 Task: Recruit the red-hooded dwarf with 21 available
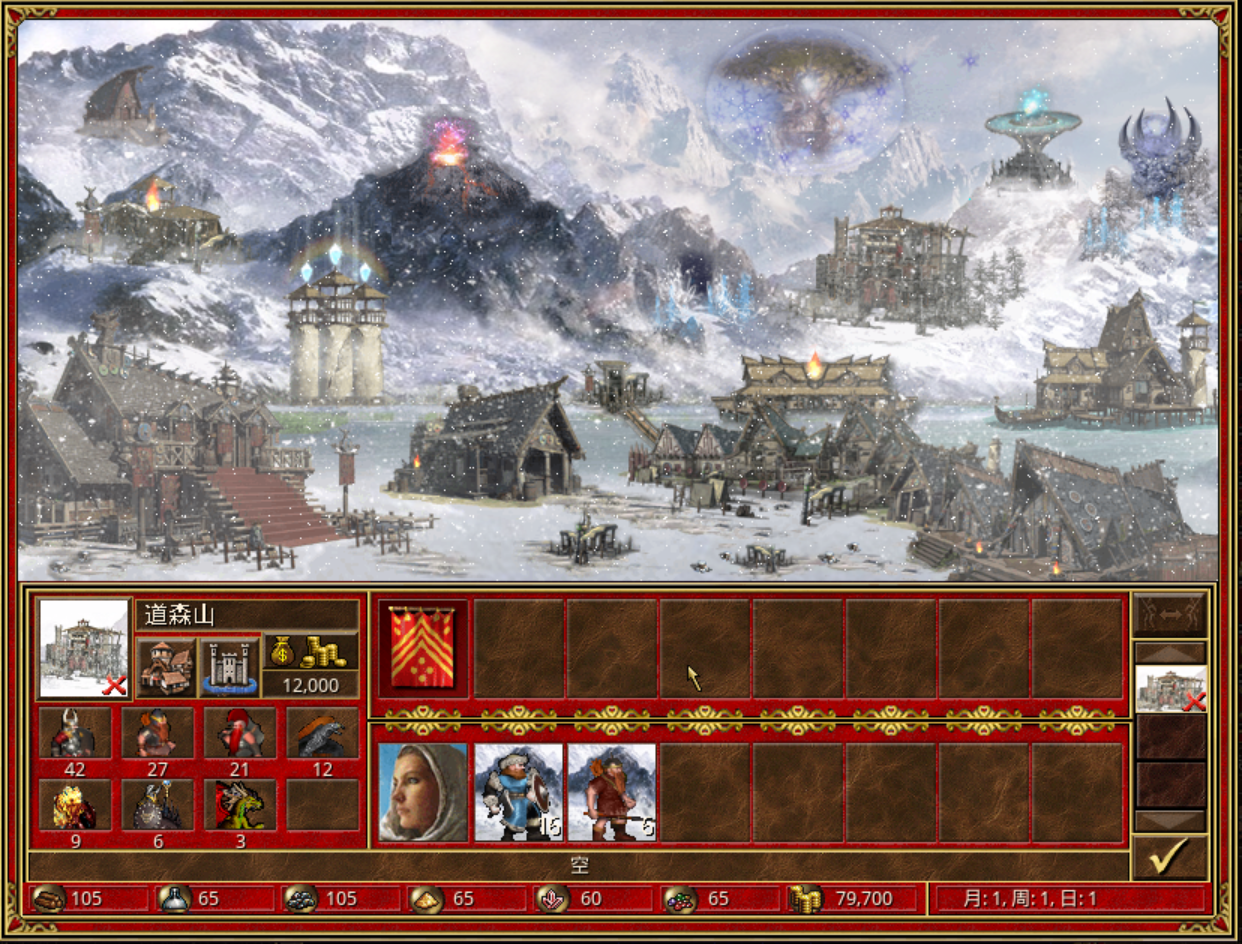click(x=240, y=734)
